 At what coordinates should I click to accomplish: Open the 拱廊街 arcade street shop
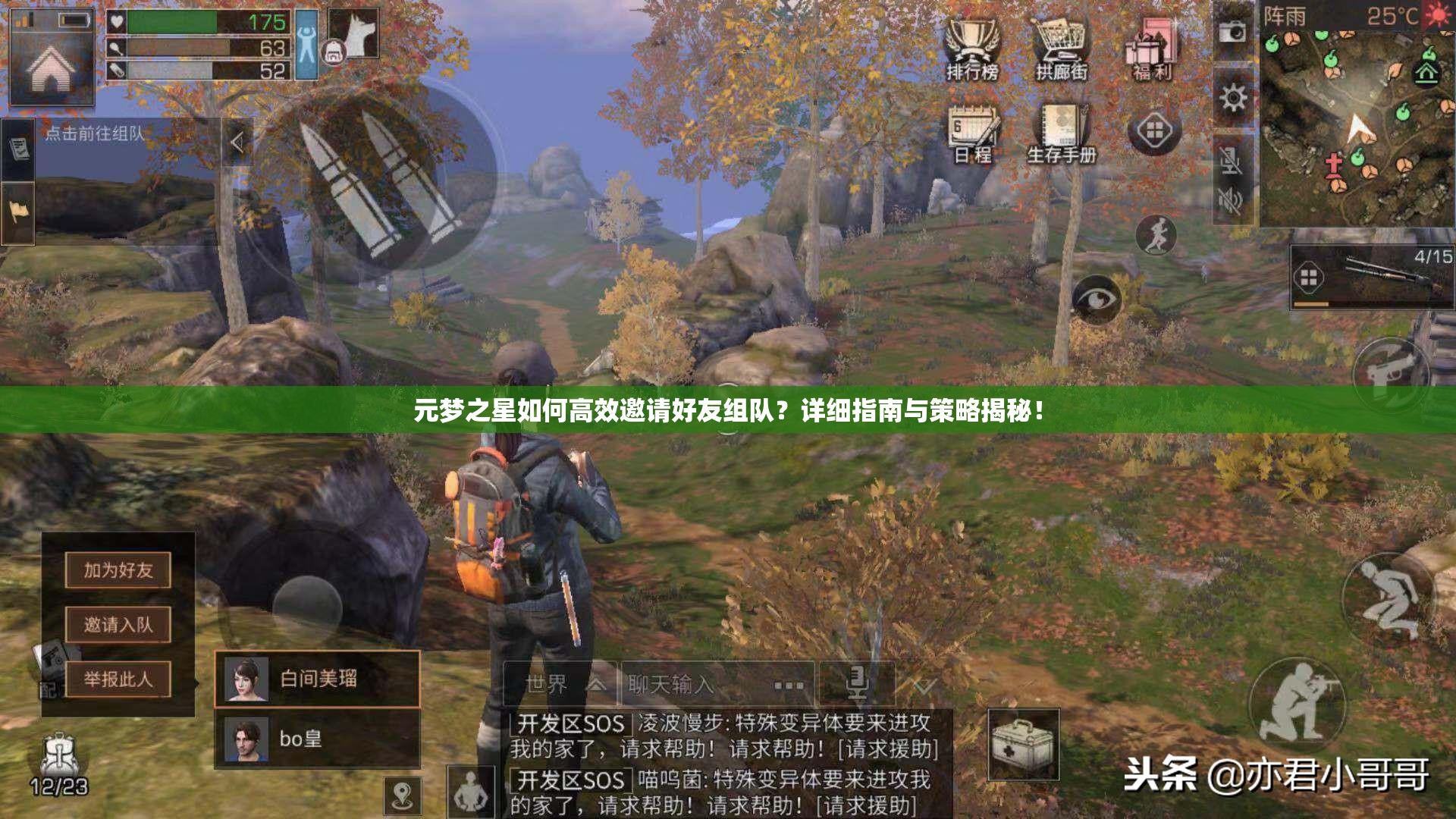(x=1062, y=45)
